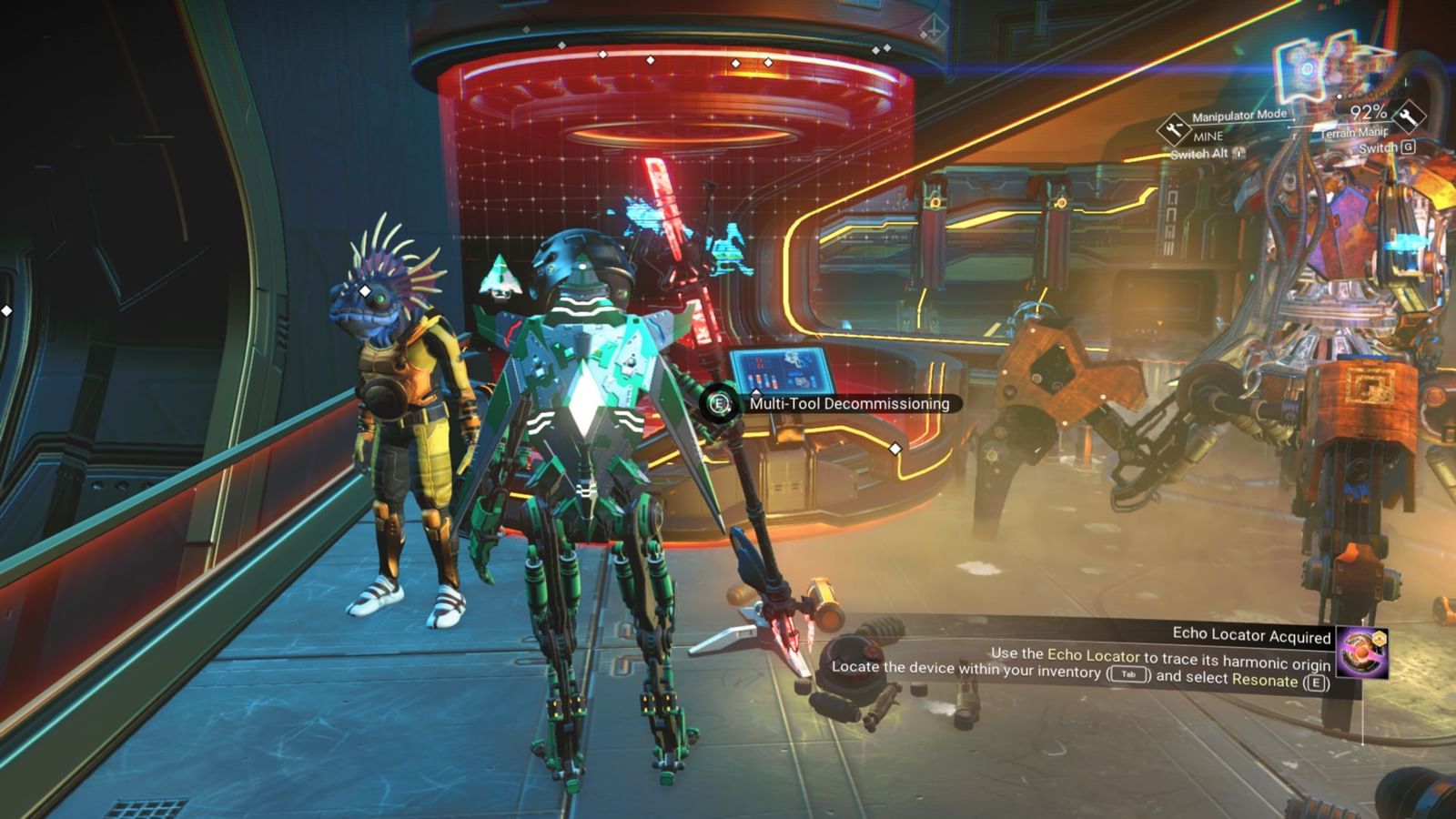
Task: Switch to the Terrain Manipulator mode tab
Action: pos(1353,133)
